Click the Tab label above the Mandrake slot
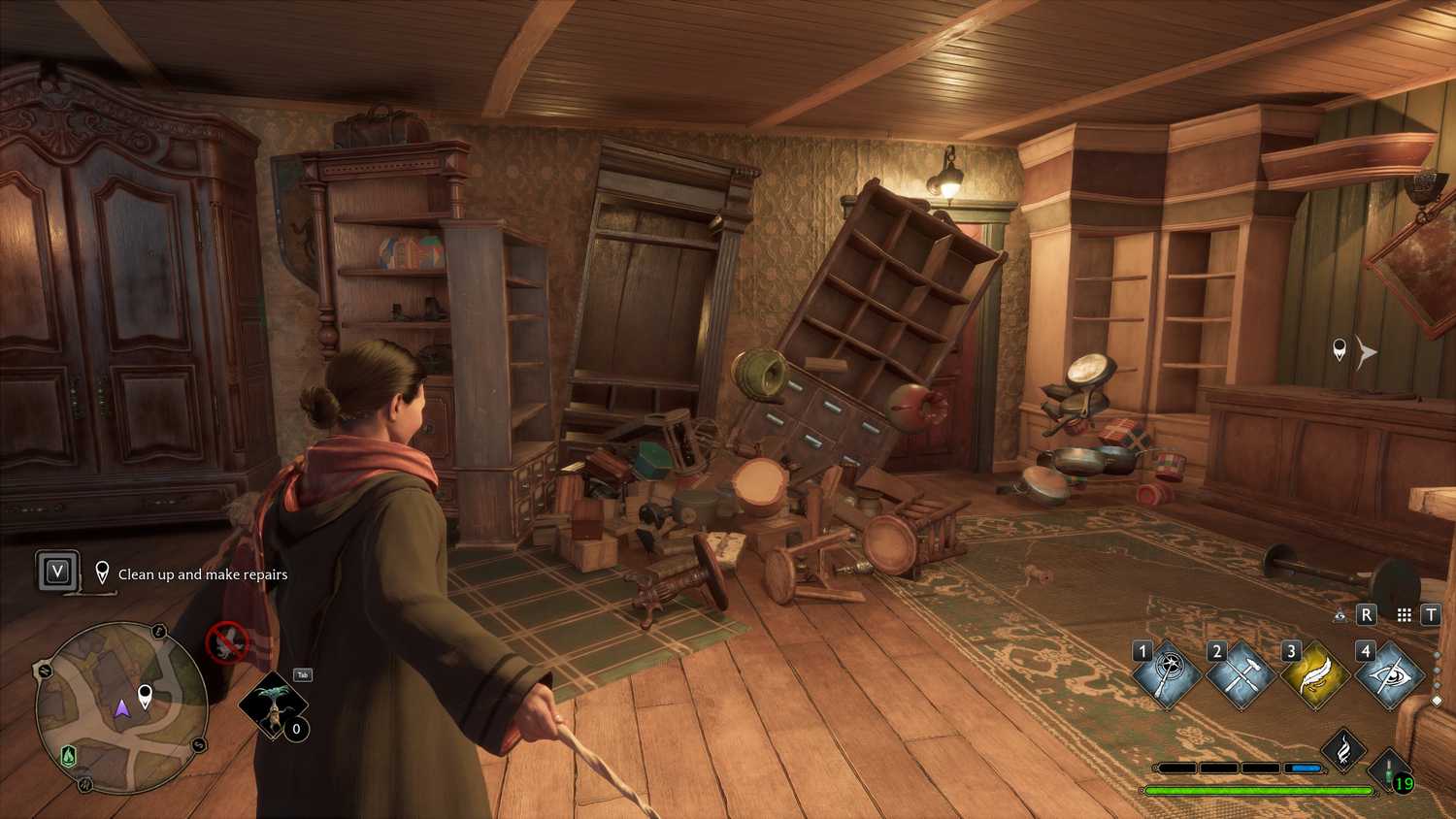The image size is (1456, 819). 301,673
